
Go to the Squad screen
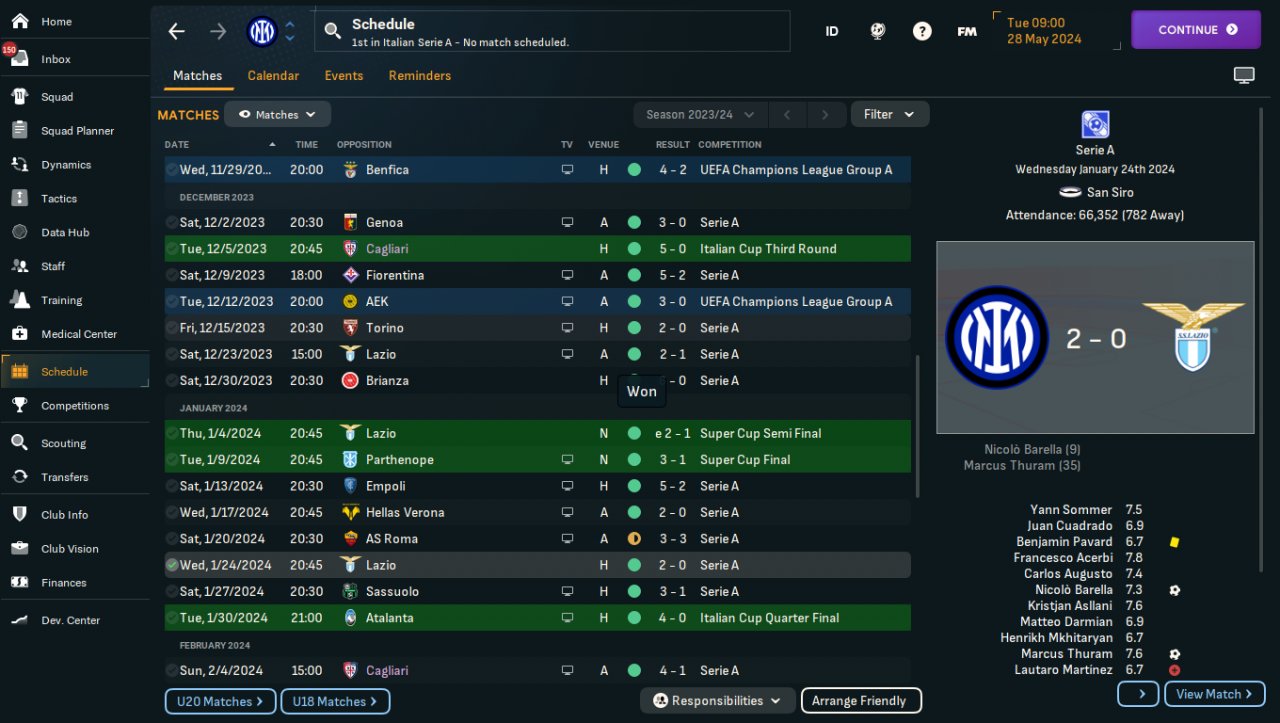(x=57, y=97)
